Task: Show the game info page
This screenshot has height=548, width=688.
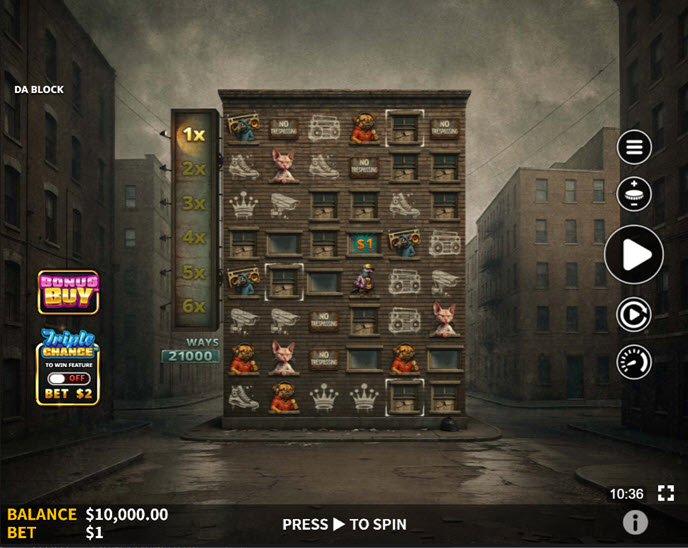Action: 635,522
